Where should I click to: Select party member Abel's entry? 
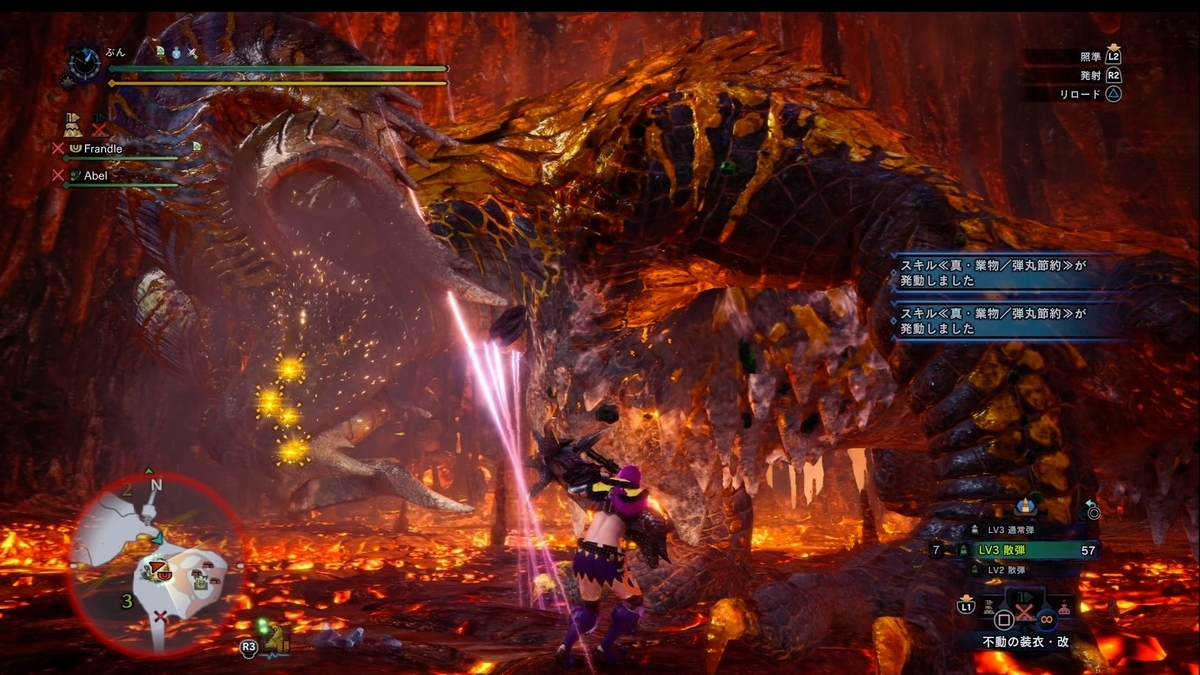95,175
